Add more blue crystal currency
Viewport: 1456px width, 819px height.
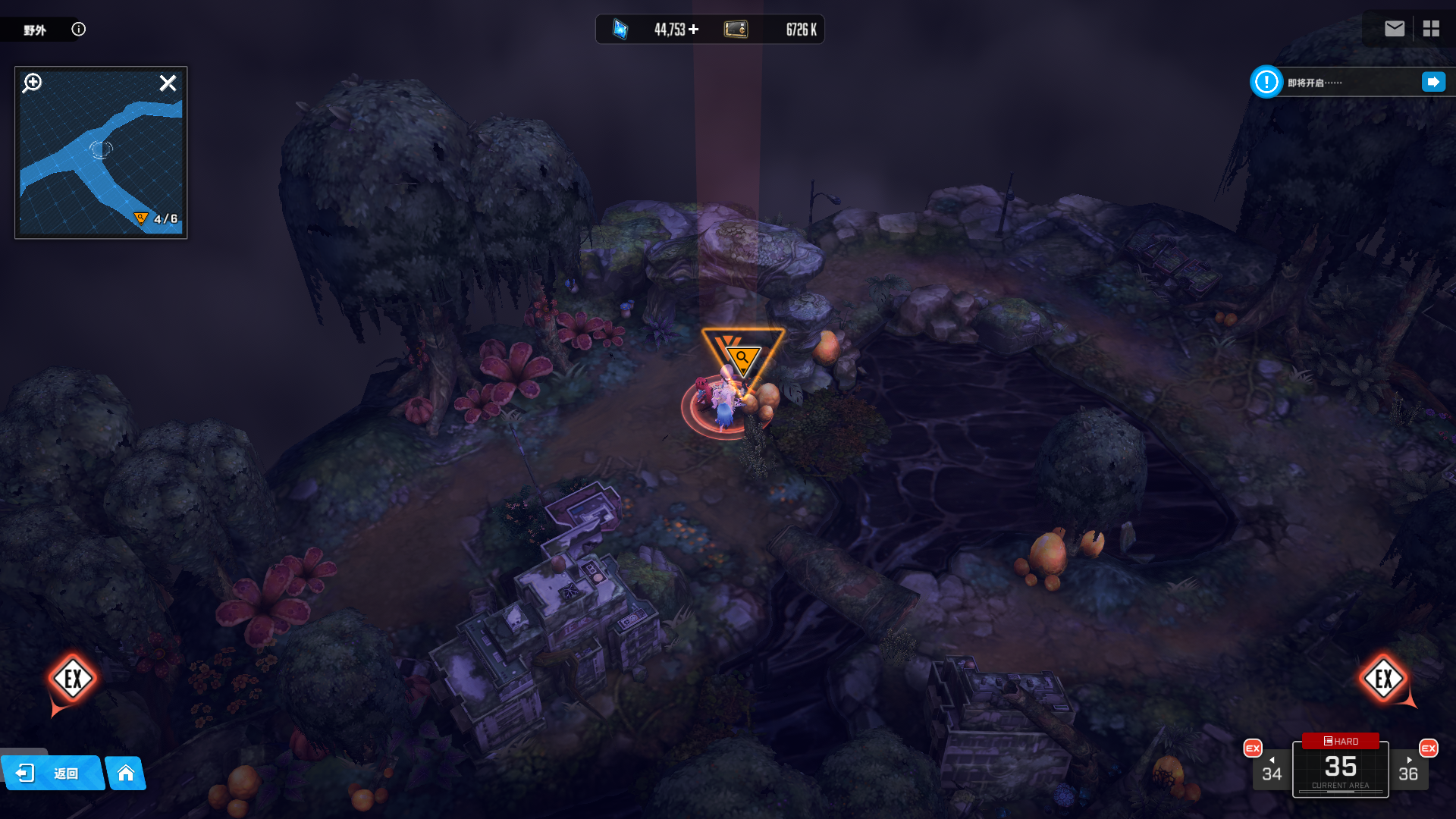694,30
